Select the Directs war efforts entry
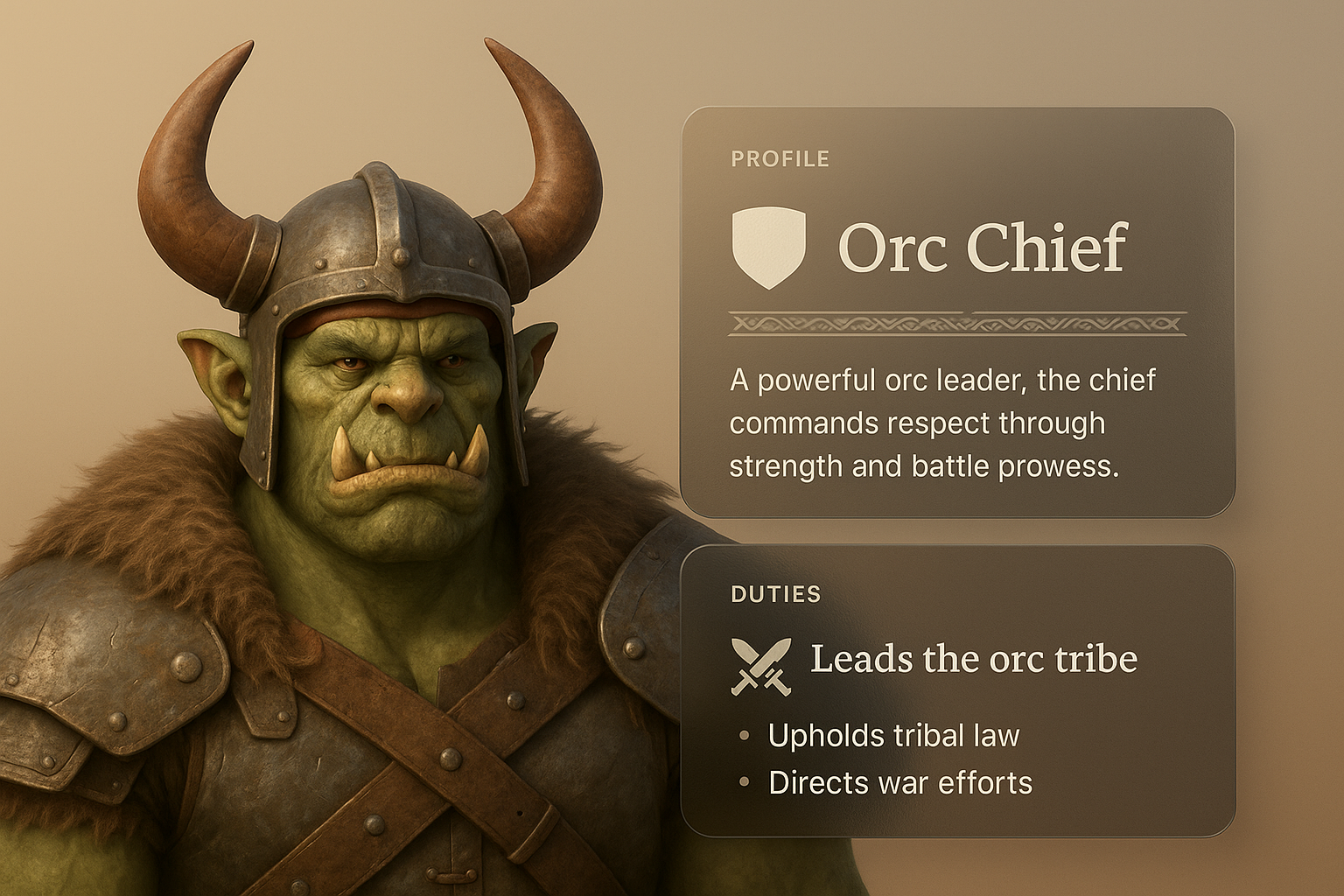This screenshot has height=896, width=1344. click(899, 782)
